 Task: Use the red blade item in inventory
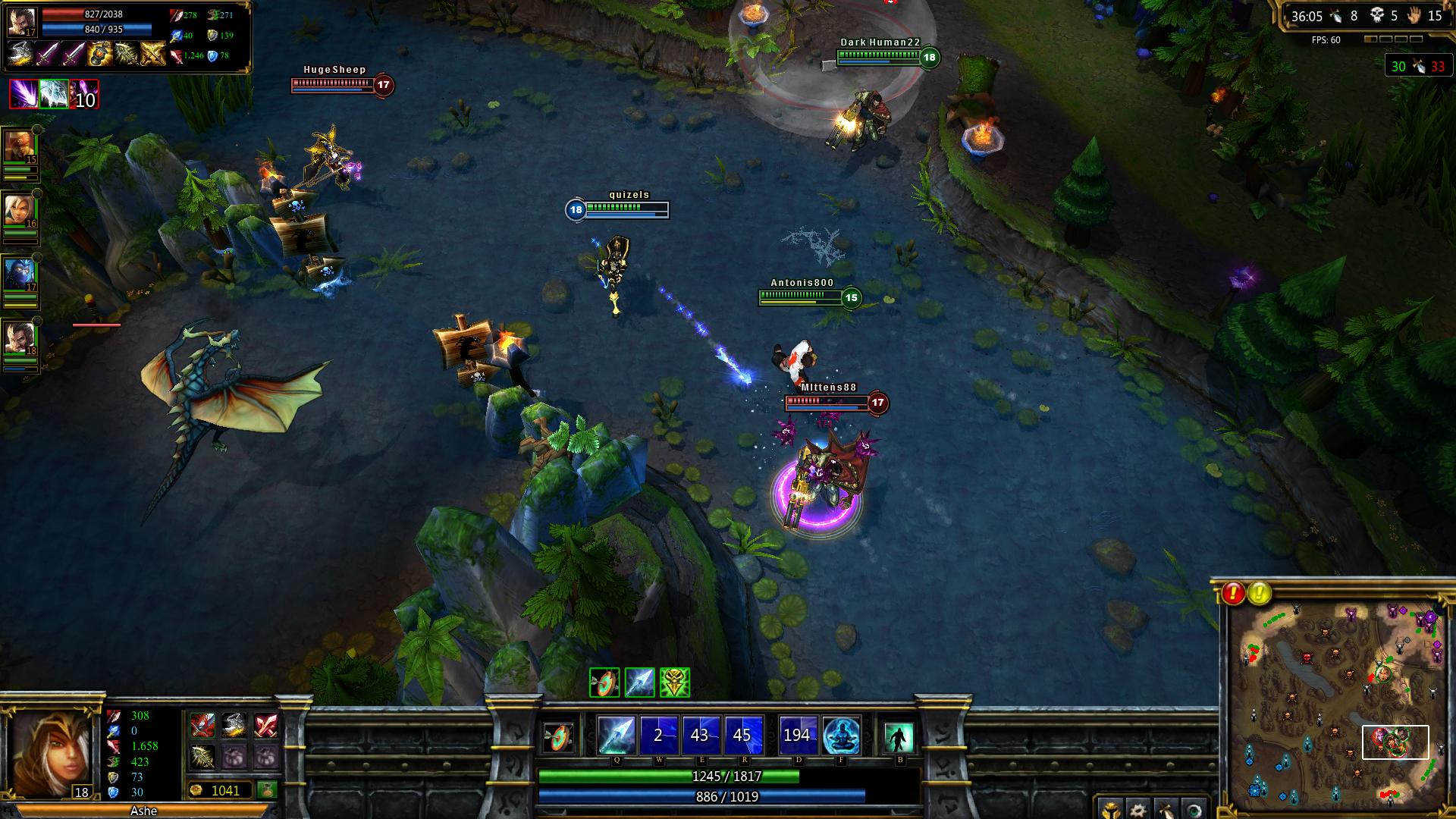coord(202,725)
